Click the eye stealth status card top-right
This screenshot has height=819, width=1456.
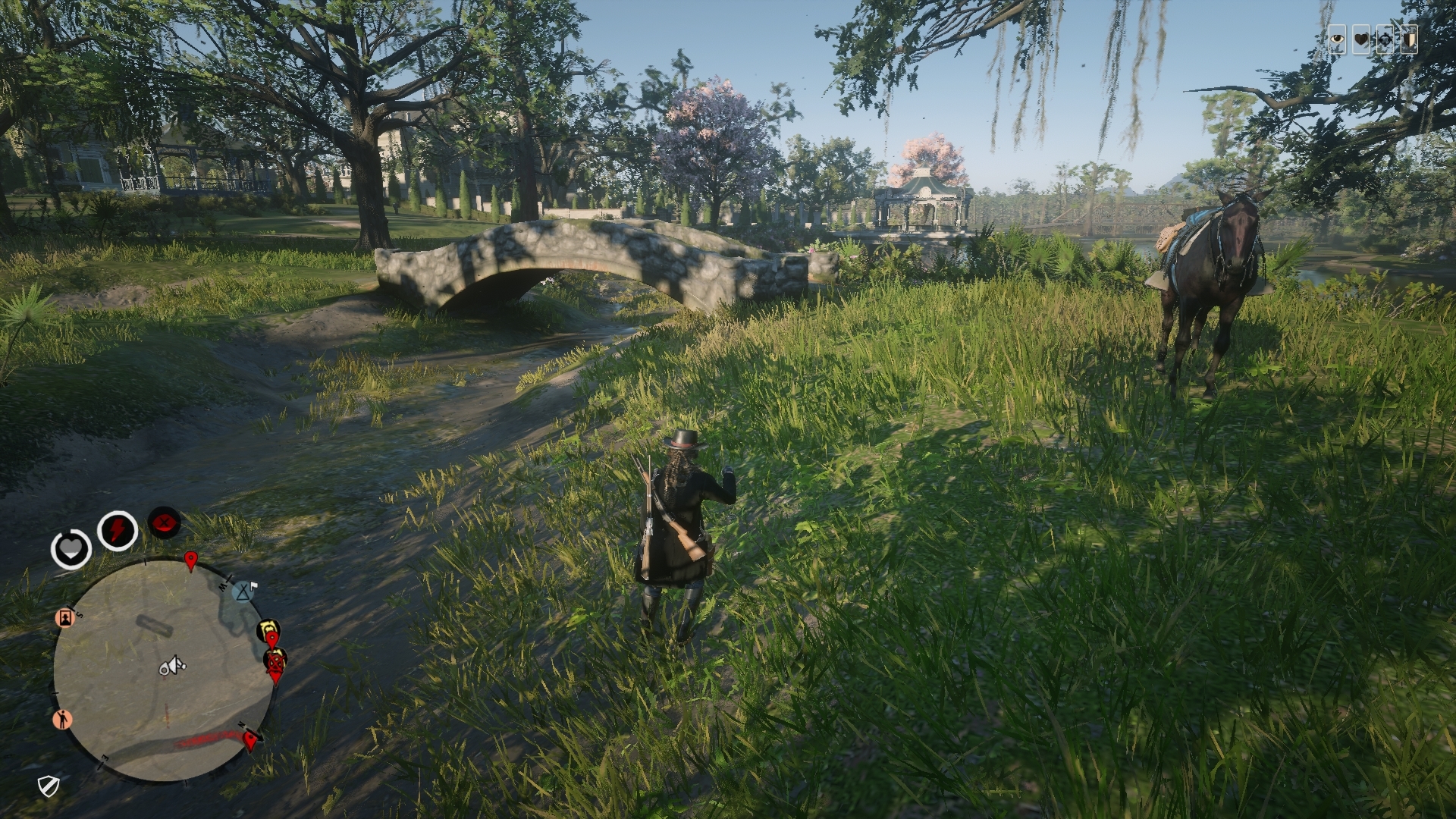tap(1337, 39)
